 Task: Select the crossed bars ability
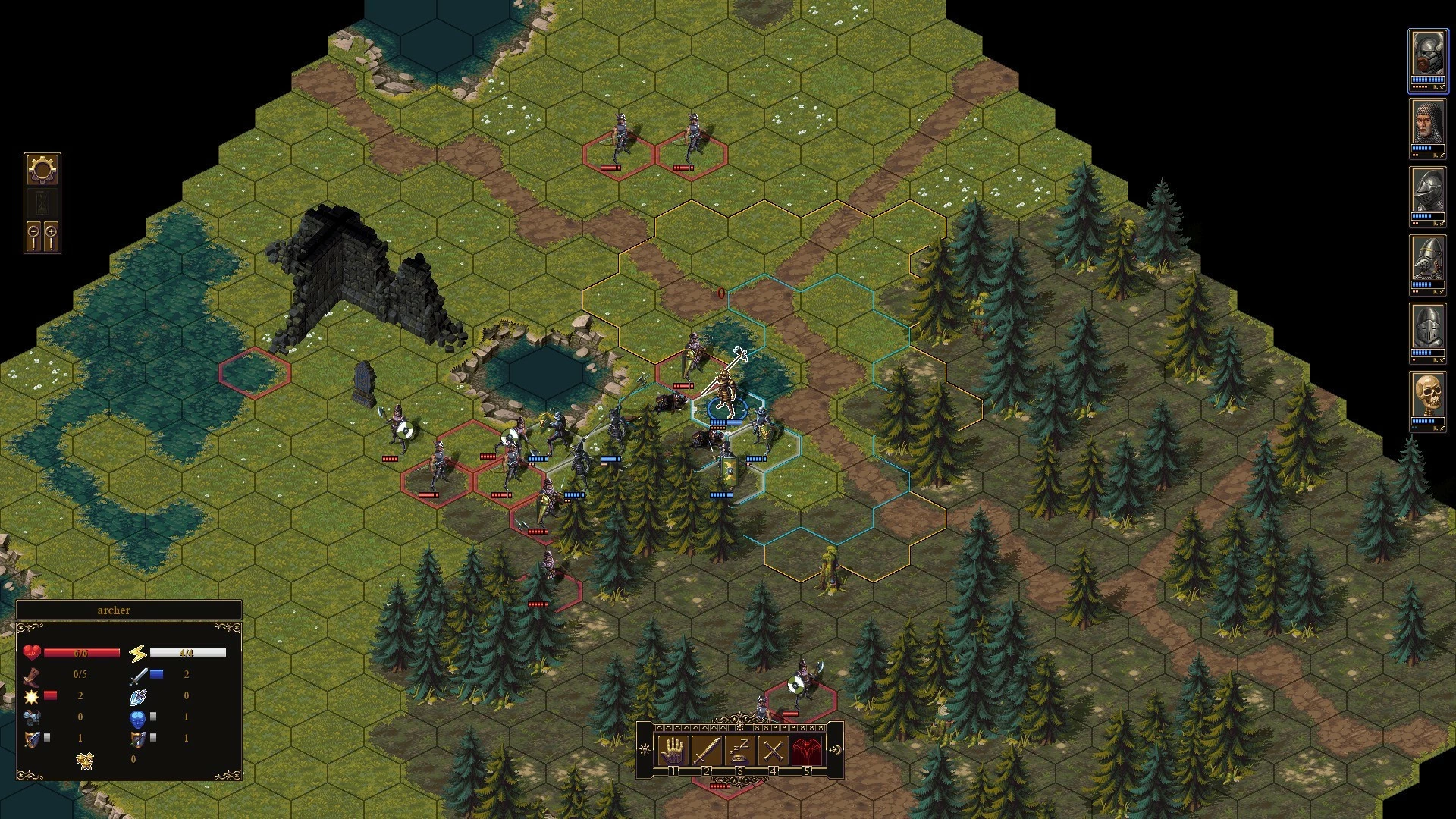tap(773, 749)
